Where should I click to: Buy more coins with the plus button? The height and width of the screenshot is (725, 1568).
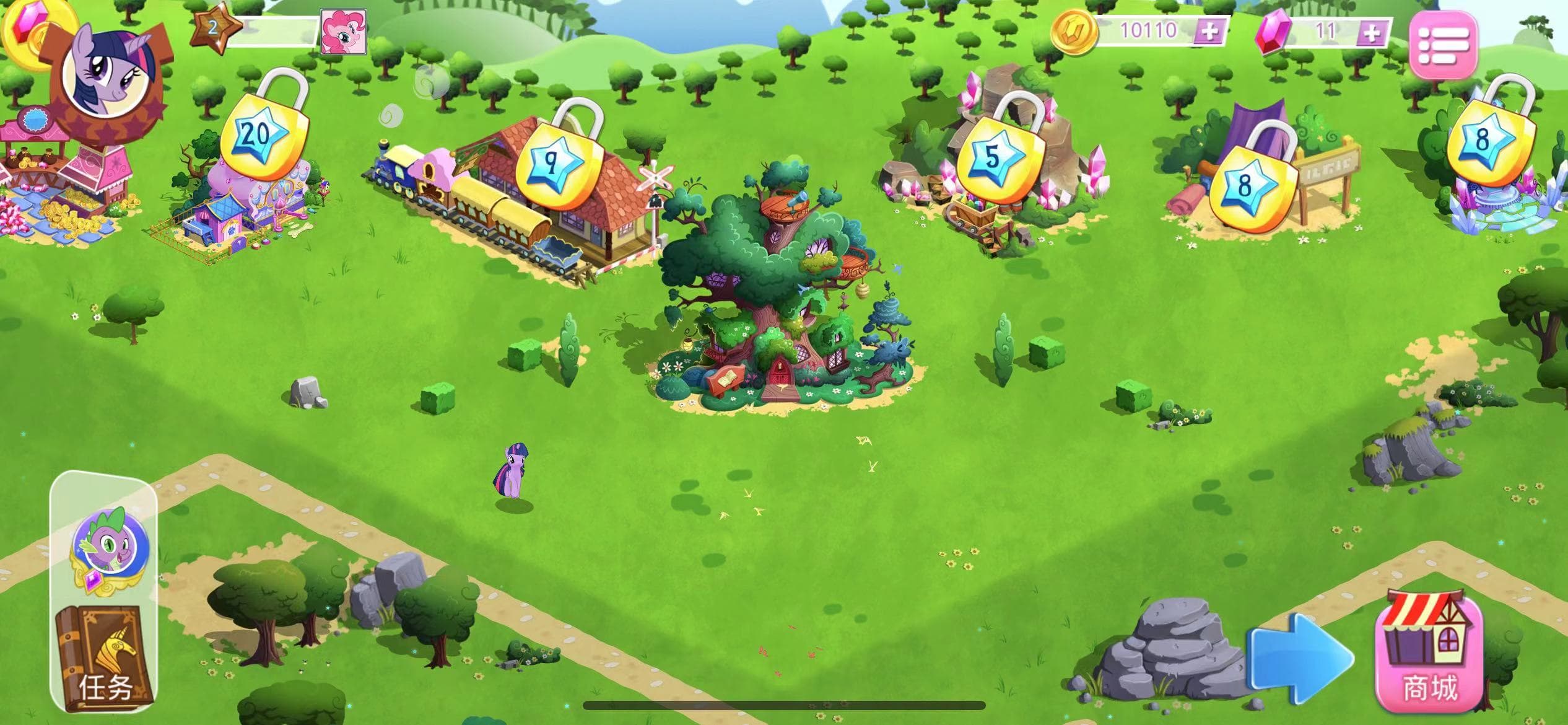point(1208,31)
